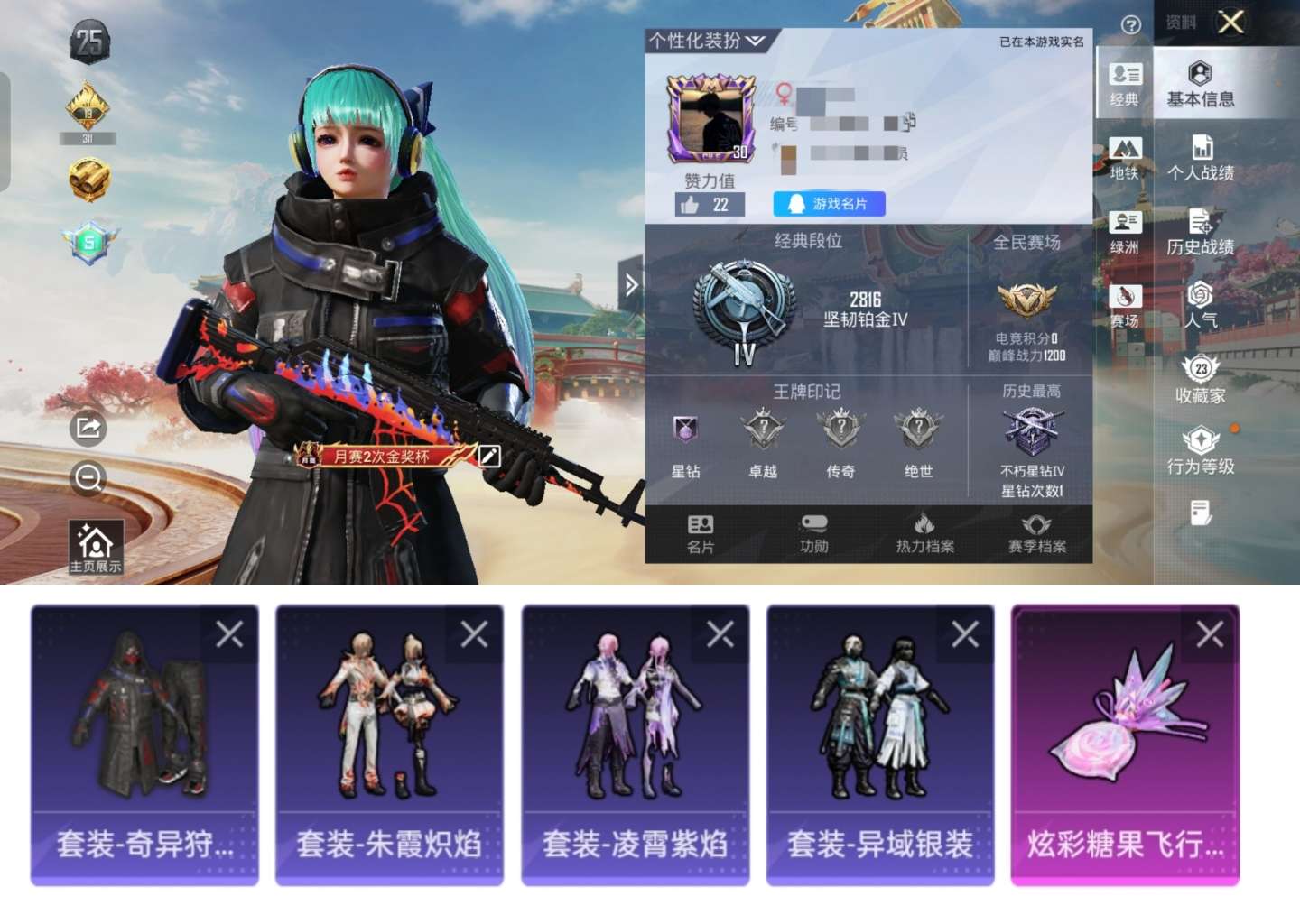Click the rank progress bar showing 311

[88, 138]
